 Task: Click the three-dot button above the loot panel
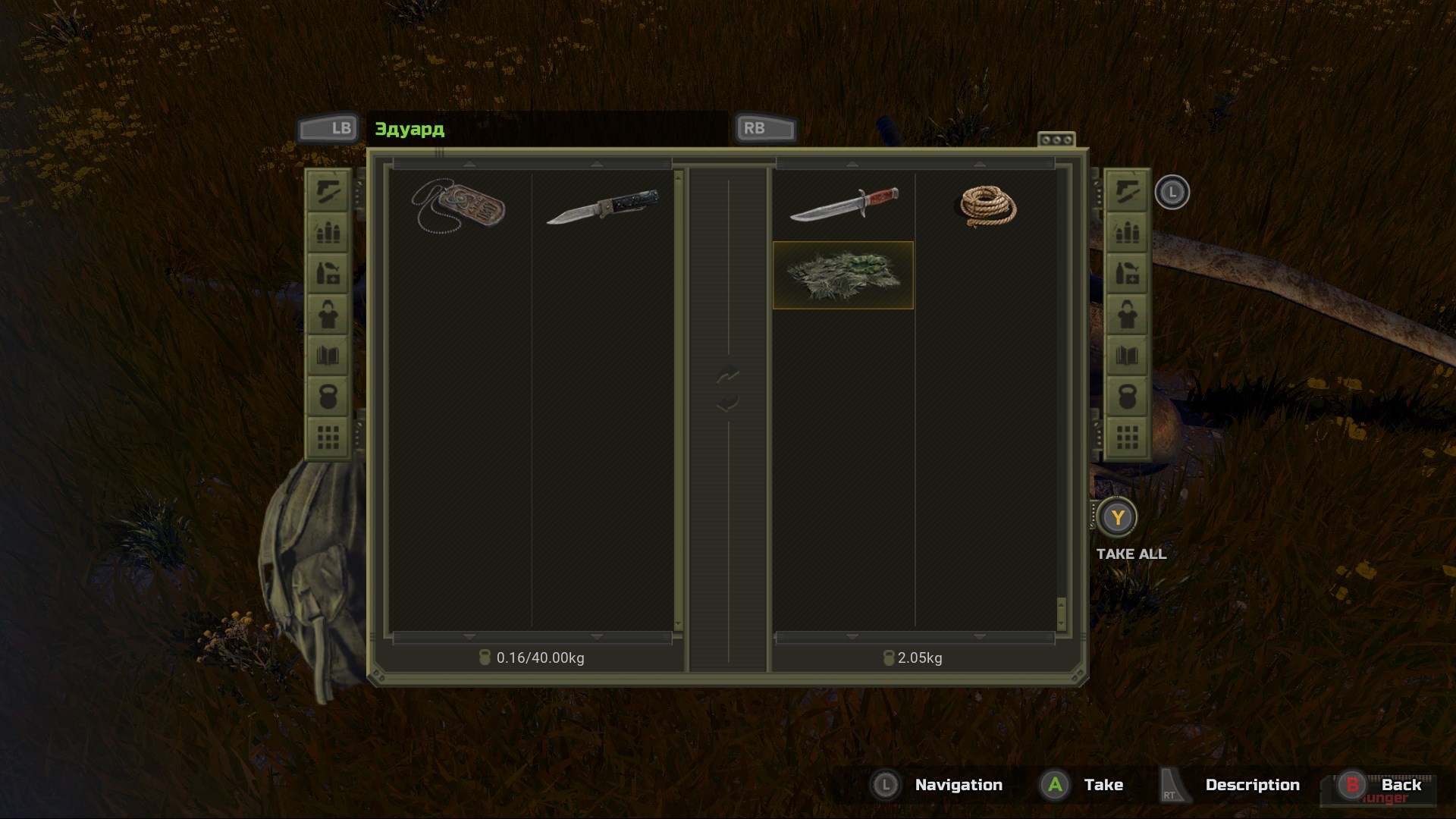click(1056, 140)
